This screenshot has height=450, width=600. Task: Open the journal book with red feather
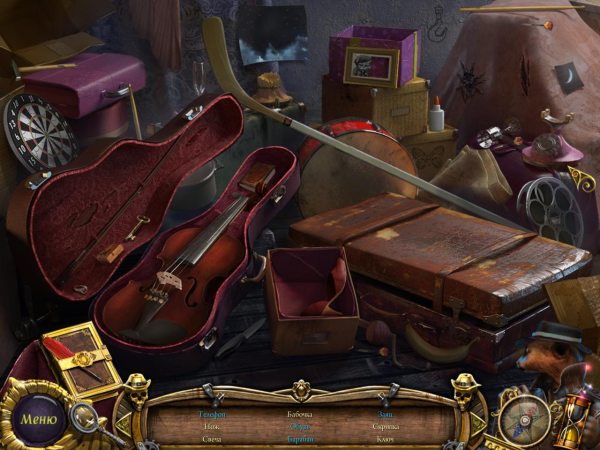point(82,359)
